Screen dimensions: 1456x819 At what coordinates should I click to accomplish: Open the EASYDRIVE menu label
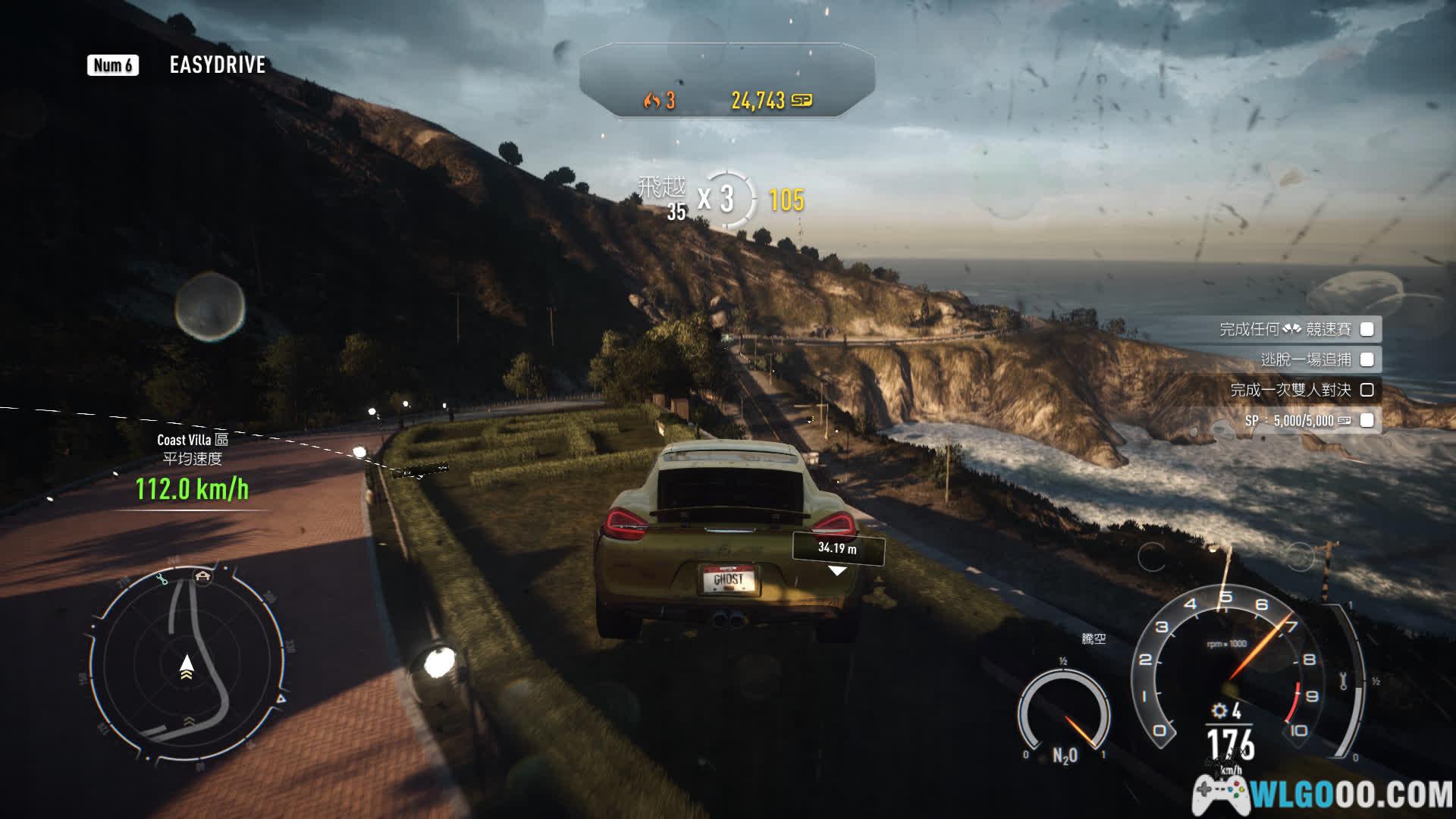pos(217,65)
